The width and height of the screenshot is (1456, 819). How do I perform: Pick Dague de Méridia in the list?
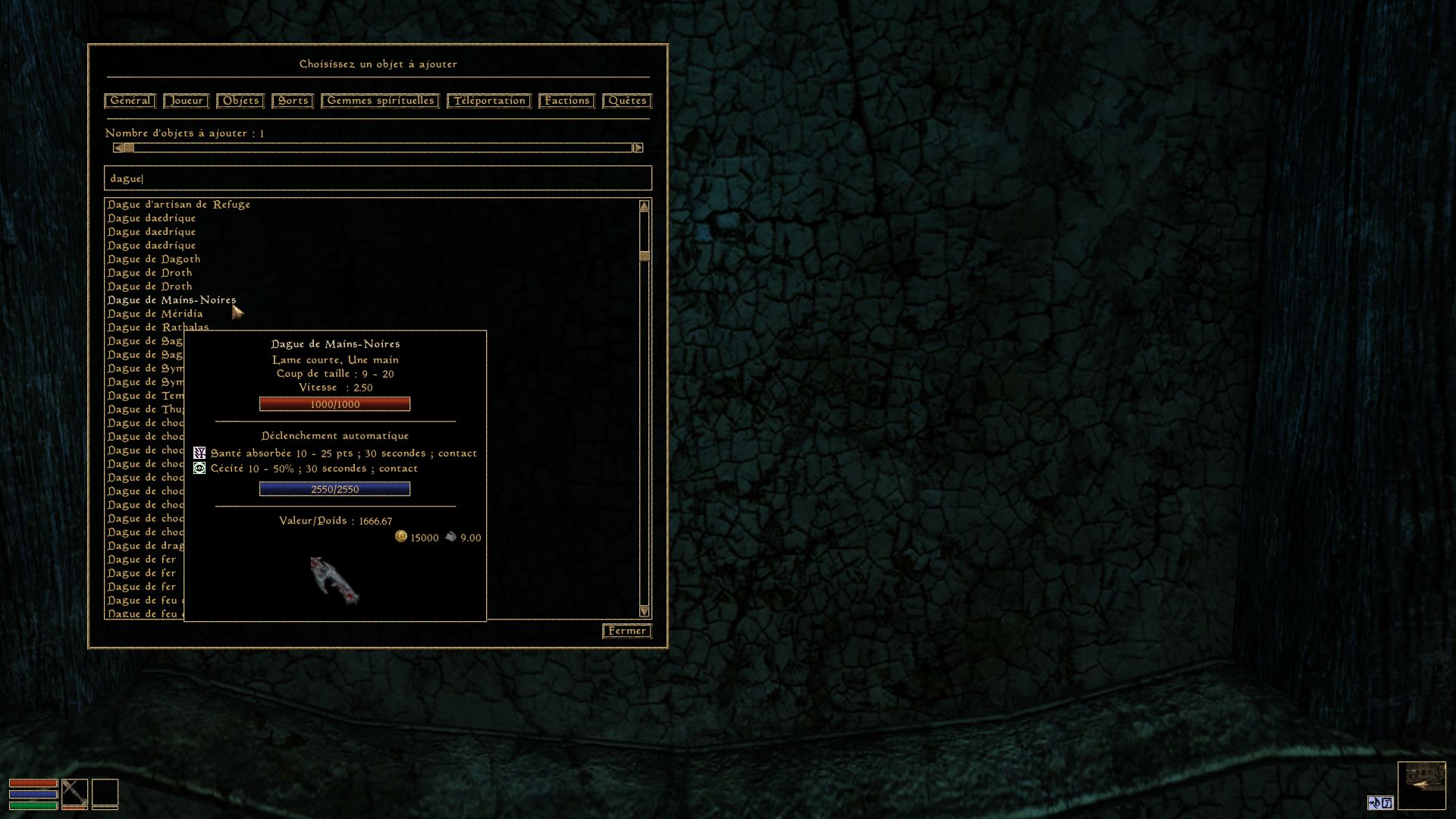tap(155, 314)
